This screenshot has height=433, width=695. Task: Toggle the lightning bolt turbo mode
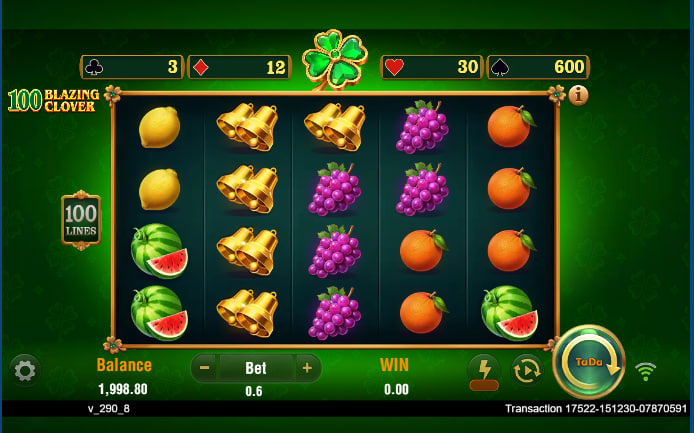click(x=484, y=369)
